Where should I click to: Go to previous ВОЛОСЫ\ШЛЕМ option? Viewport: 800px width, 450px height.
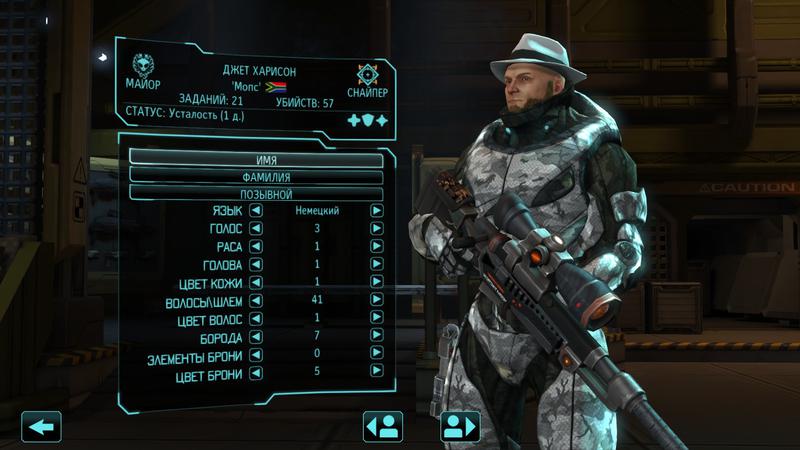pos(255,300)
